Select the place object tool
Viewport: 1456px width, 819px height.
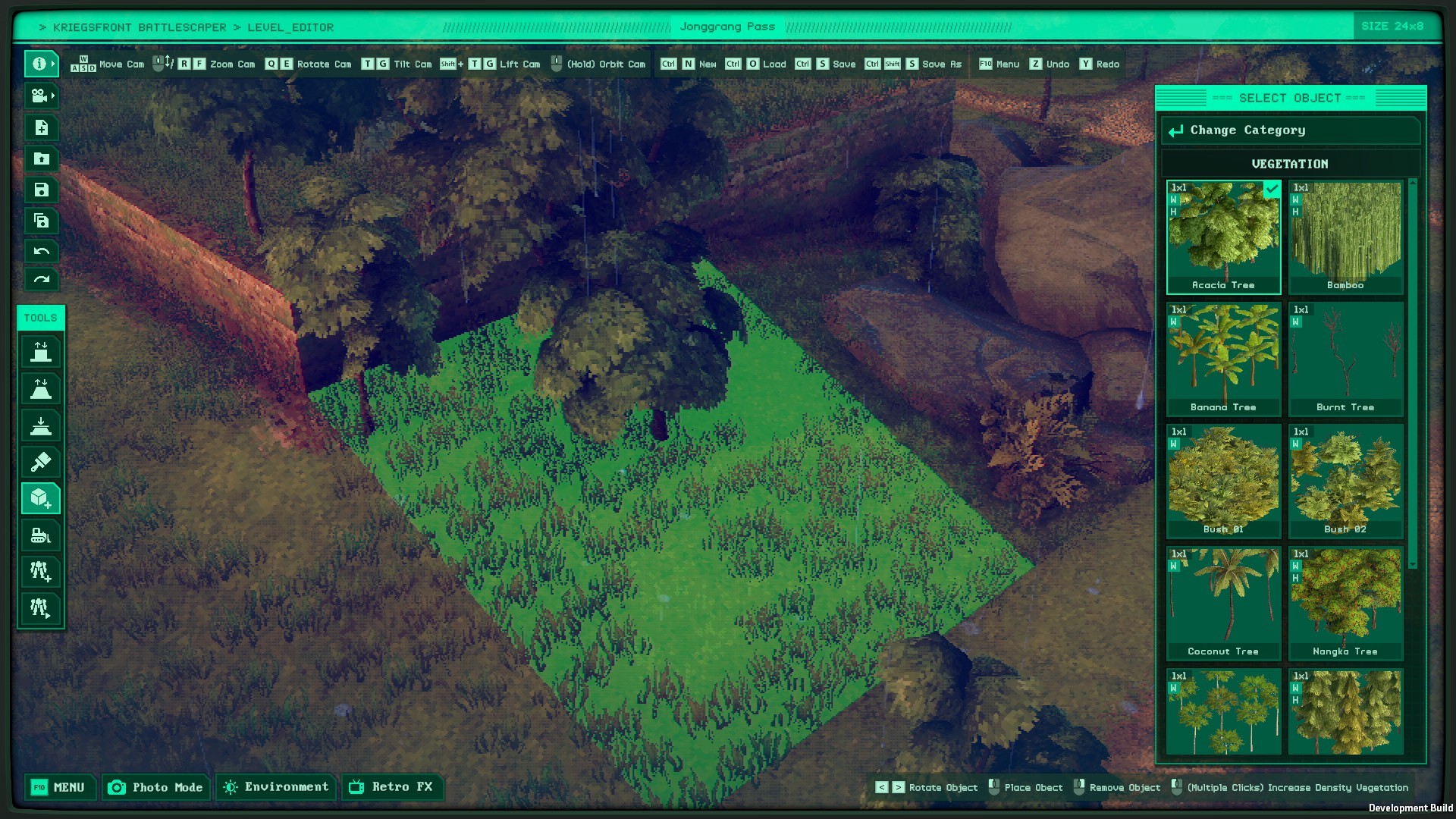41,498
